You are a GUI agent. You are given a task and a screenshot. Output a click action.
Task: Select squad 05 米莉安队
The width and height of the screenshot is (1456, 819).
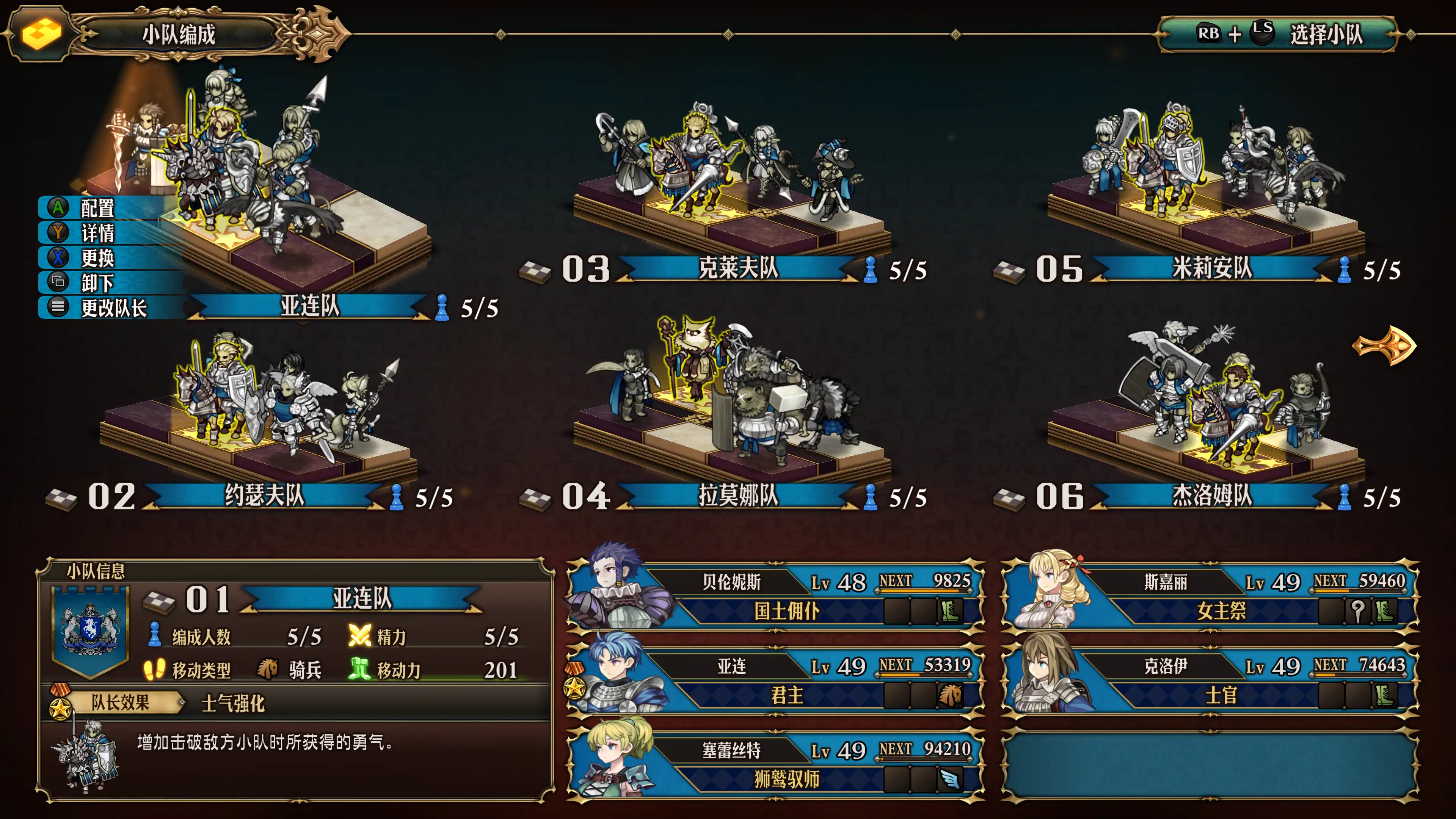[1211, 268]
